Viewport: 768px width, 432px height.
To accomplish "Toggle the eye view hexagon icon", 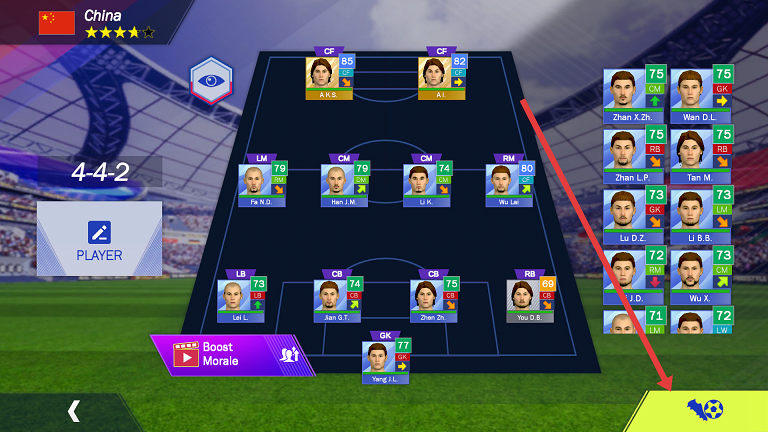I will coord(211,81).
